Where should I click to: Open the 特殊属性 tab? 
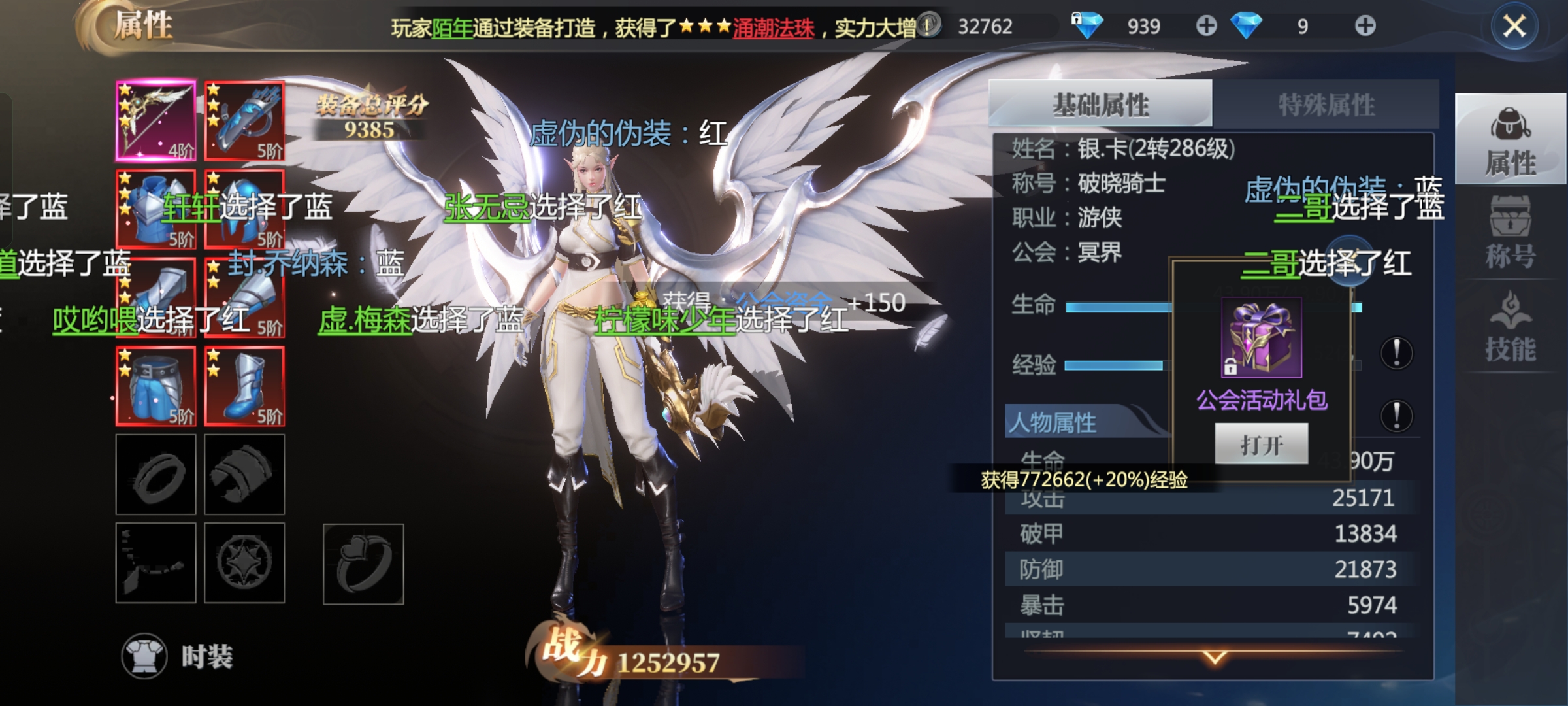click(1326, 105)
